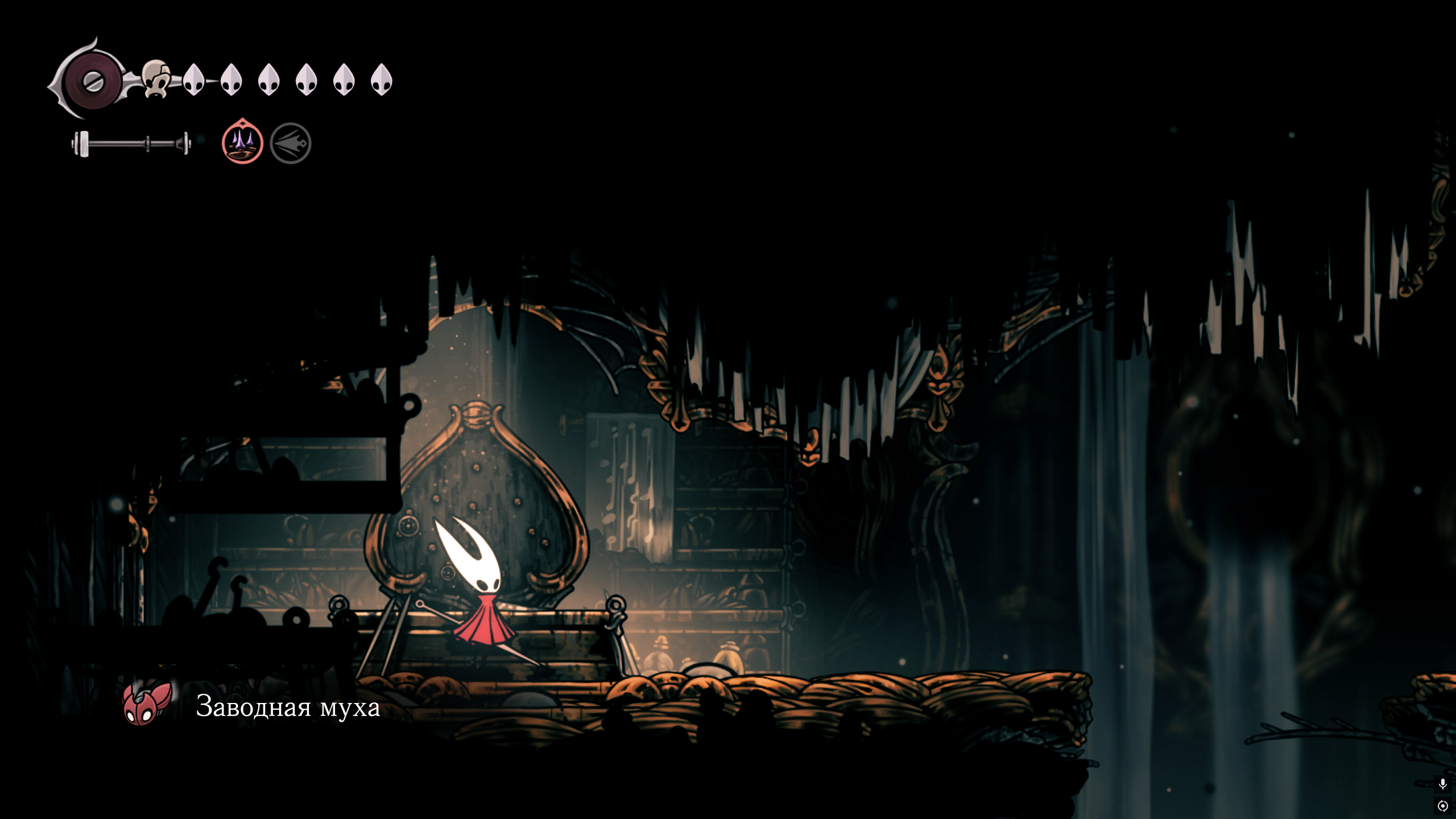Toggle the microphone overlay icon
The image size is (1456, 819).
(x=1442, y=784)
